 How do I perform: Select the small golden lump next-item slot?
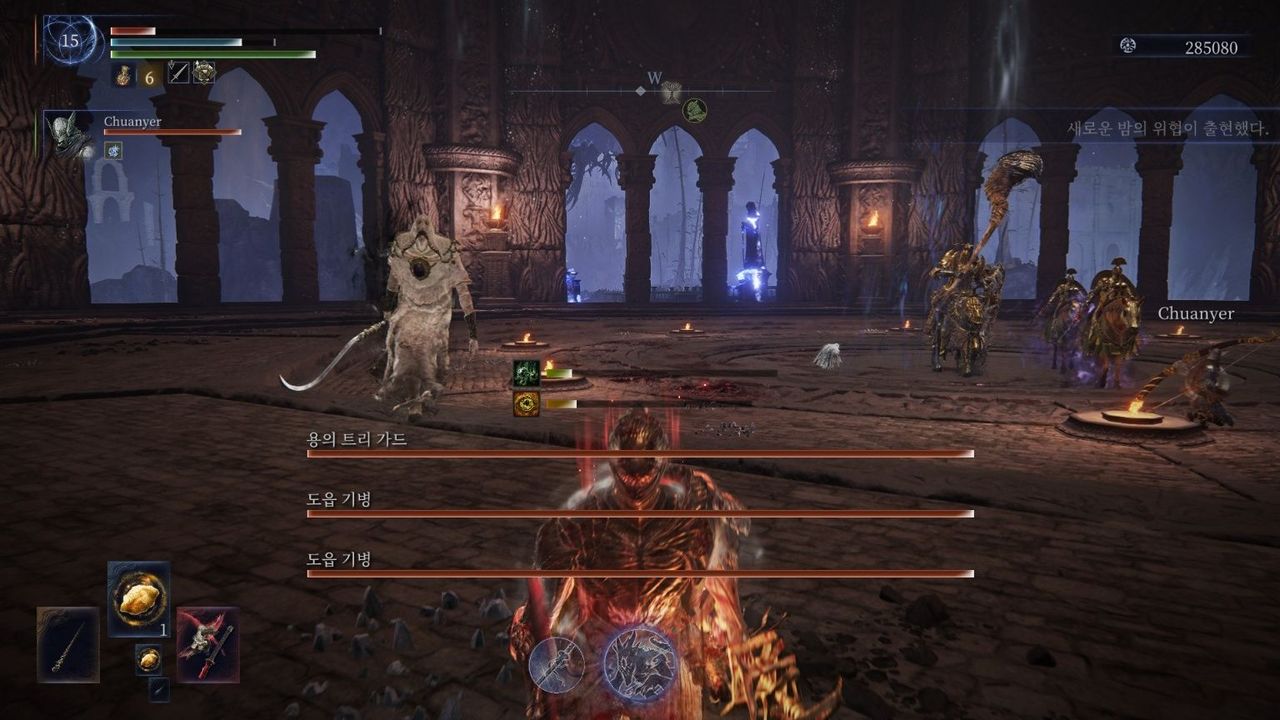148,659
